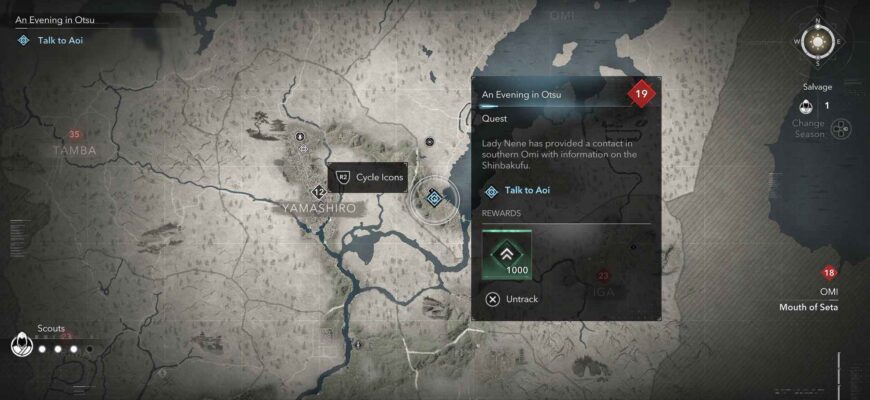This screenshot has width=870, height=400.
Task: Select the tracked quest marker near Otsu
Action: coord(434,198)
